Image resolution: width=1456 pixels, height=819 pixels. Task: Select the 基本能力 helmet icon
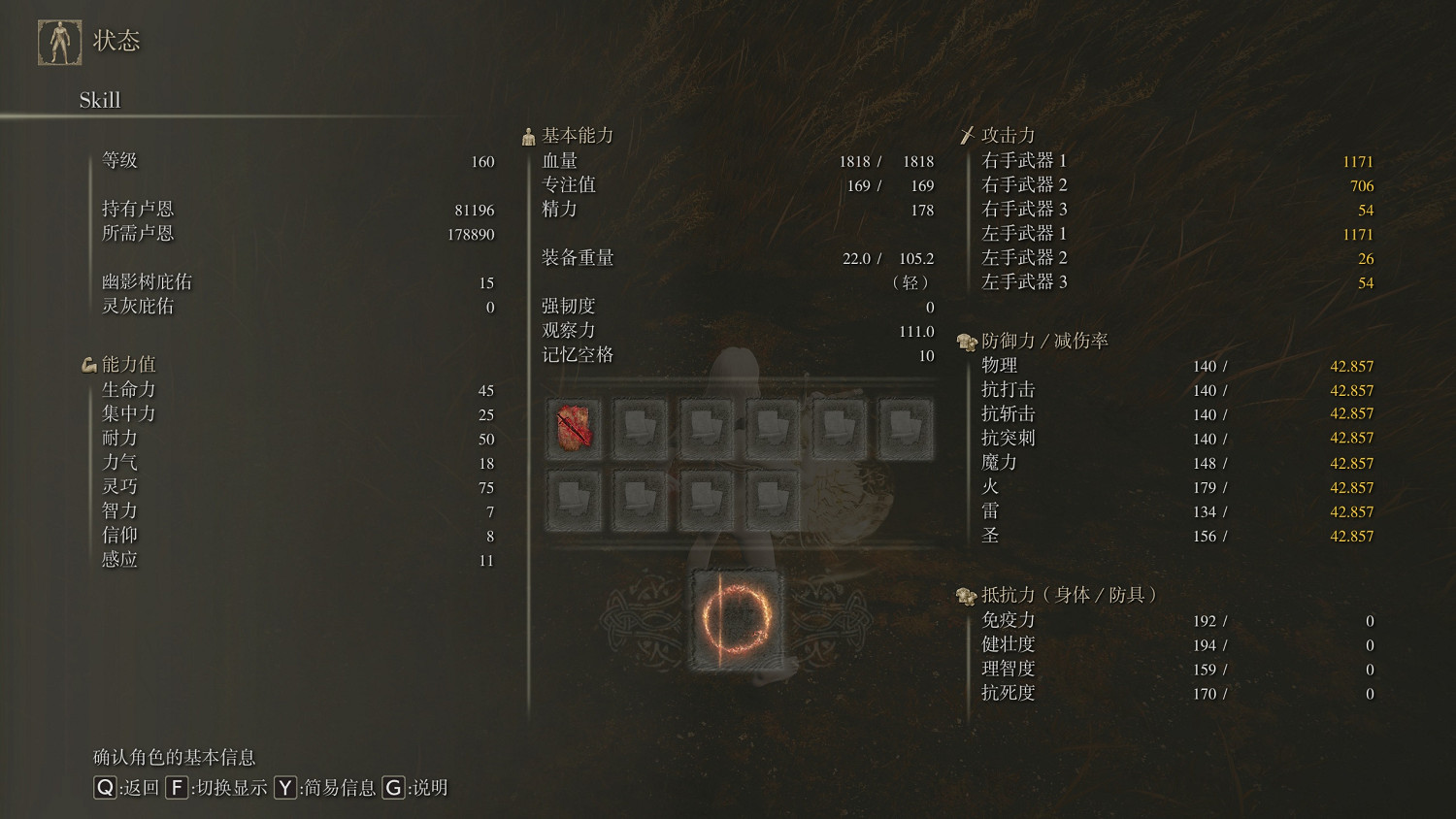click(x=528, y=135)
